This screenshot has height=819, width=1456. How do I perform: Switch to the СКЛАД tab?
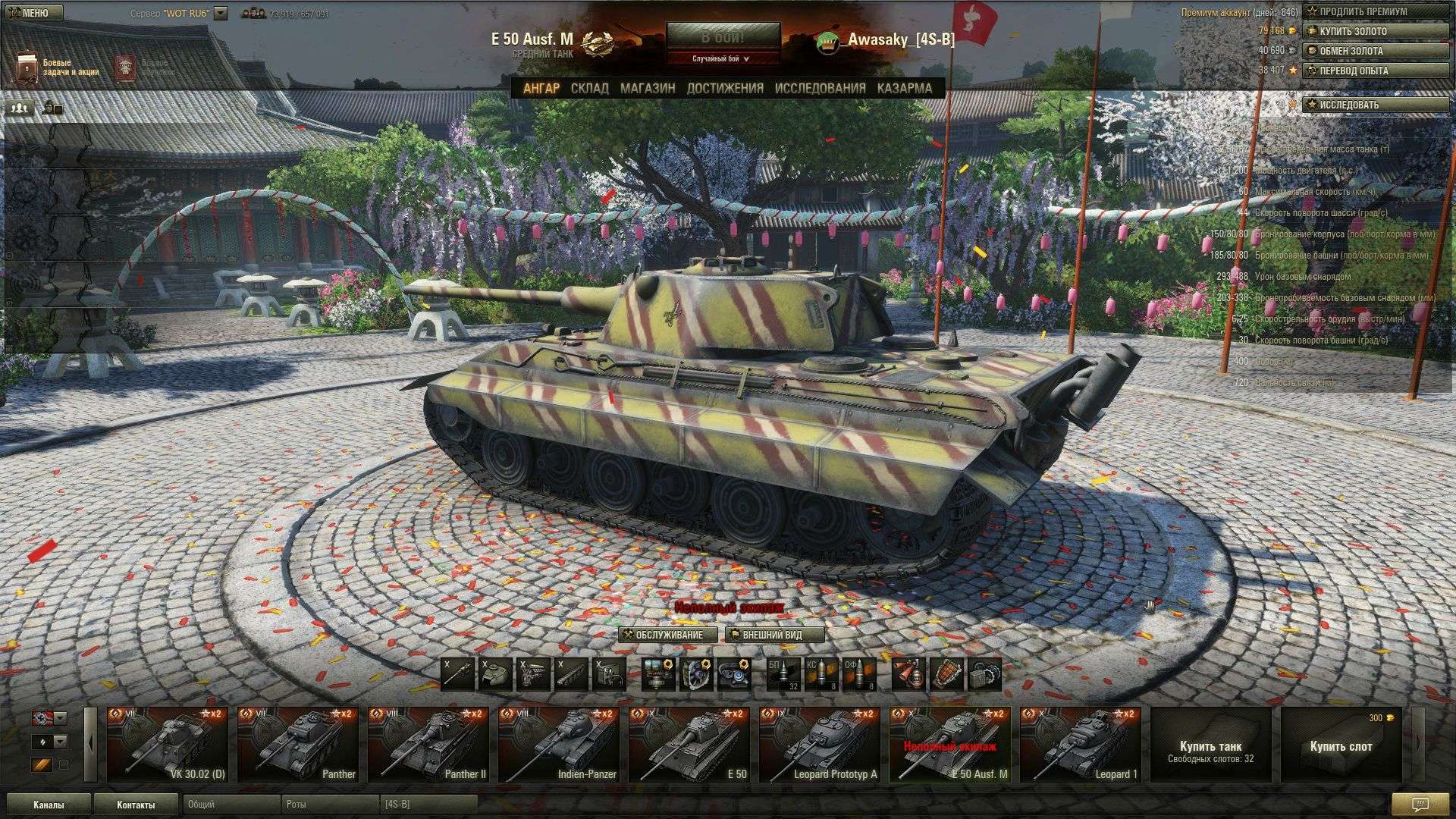589,88
